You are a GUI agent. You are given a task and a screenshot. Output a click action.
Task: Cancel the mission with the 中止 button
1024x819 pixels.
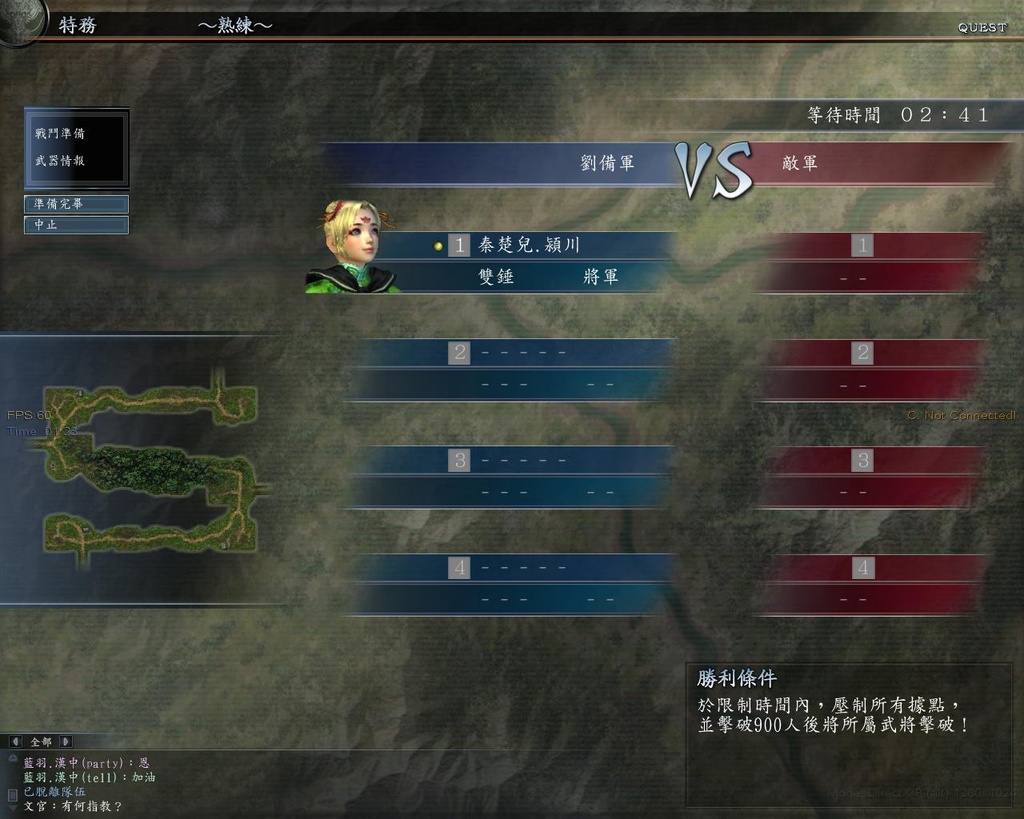pos(76,225)
